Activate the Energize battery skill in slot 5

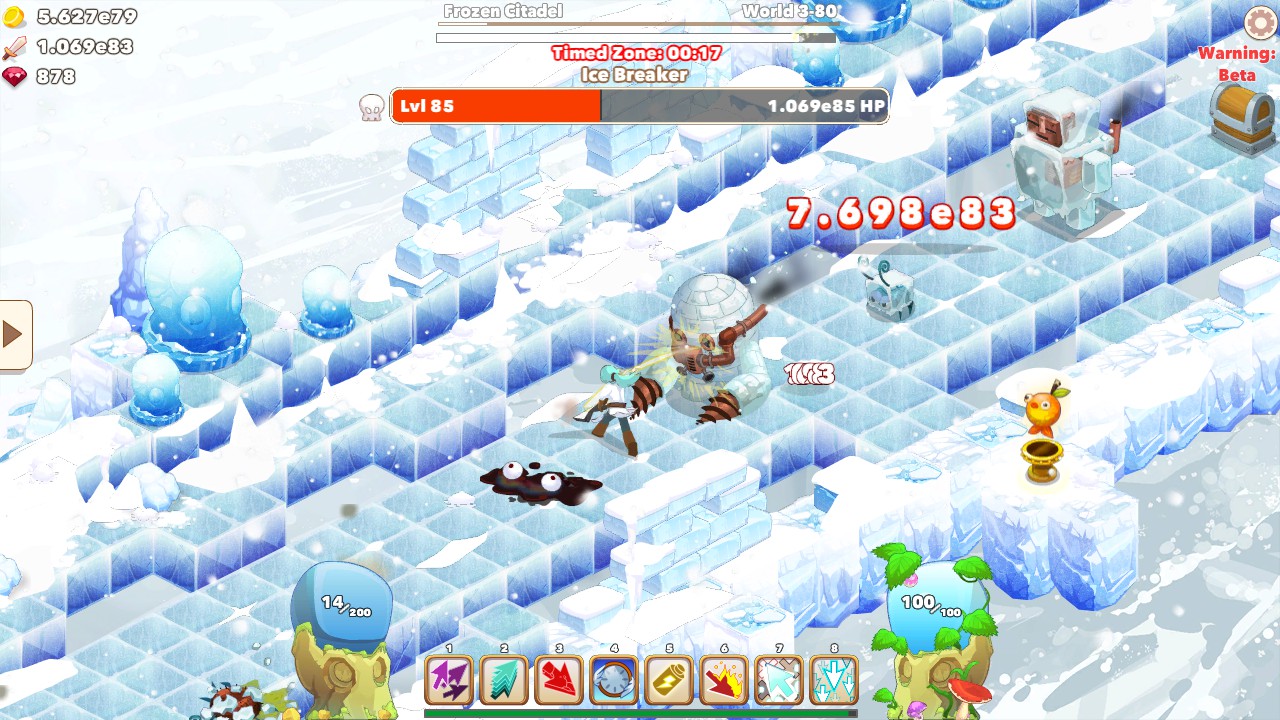tap(666, 680)
